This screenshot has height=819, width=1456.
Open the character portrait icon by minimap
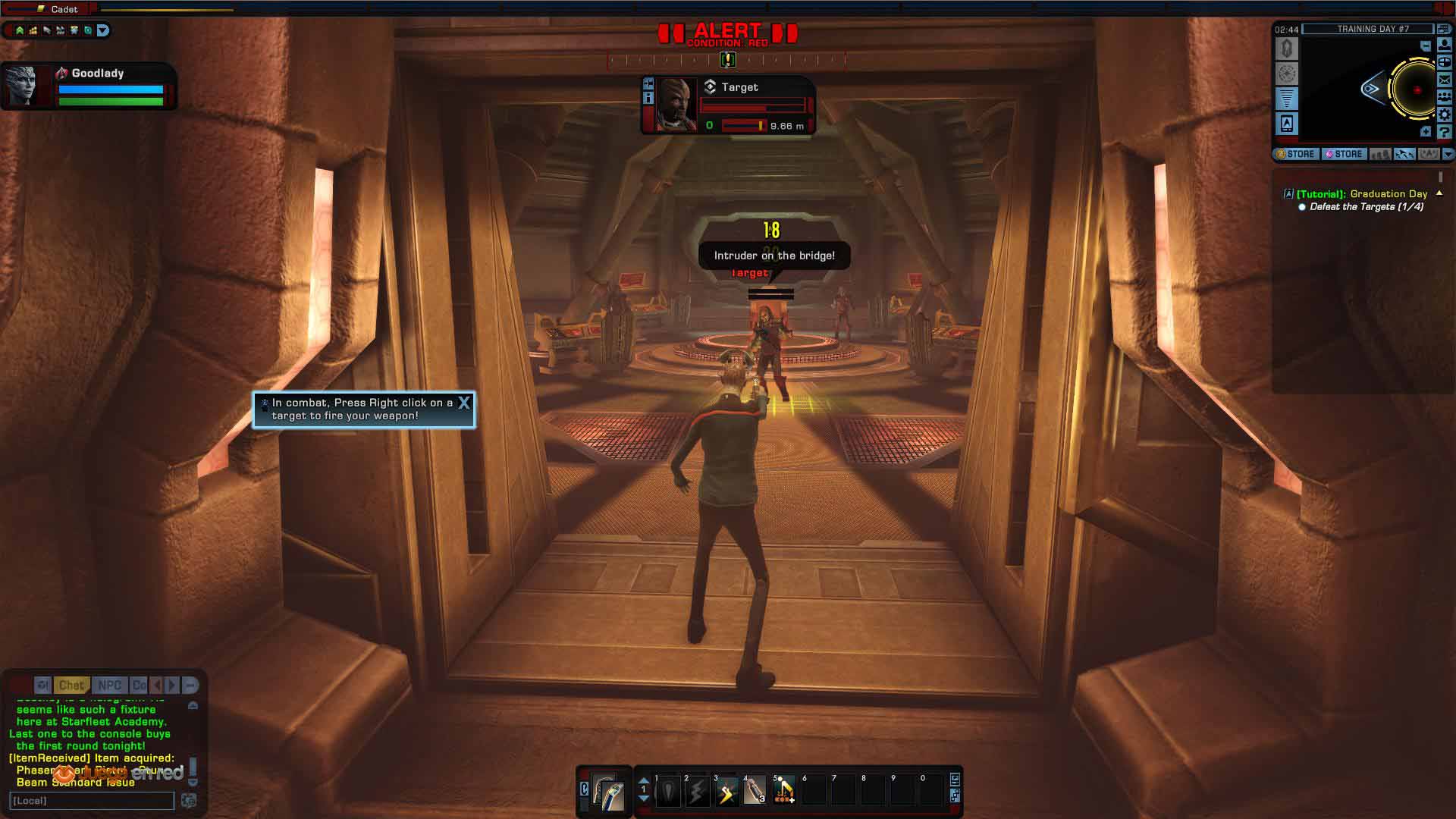point(1445,45)
